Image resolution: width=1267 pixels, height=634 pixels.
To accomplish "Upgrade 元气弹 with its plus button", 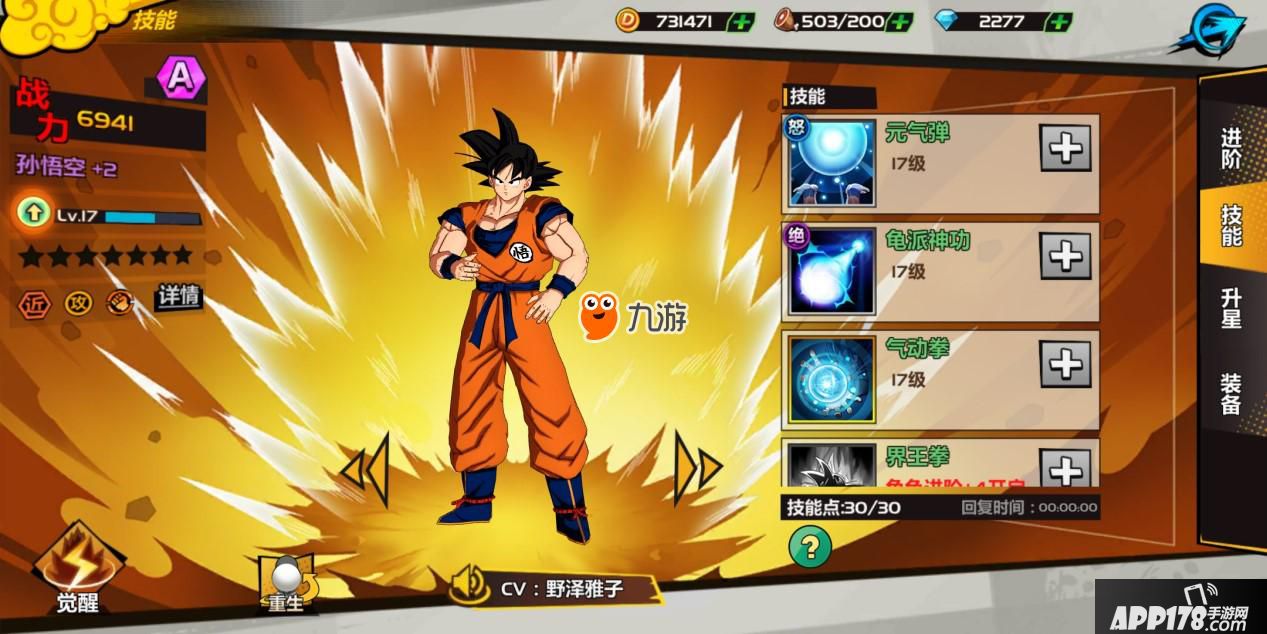I will tap(1065, 149).
